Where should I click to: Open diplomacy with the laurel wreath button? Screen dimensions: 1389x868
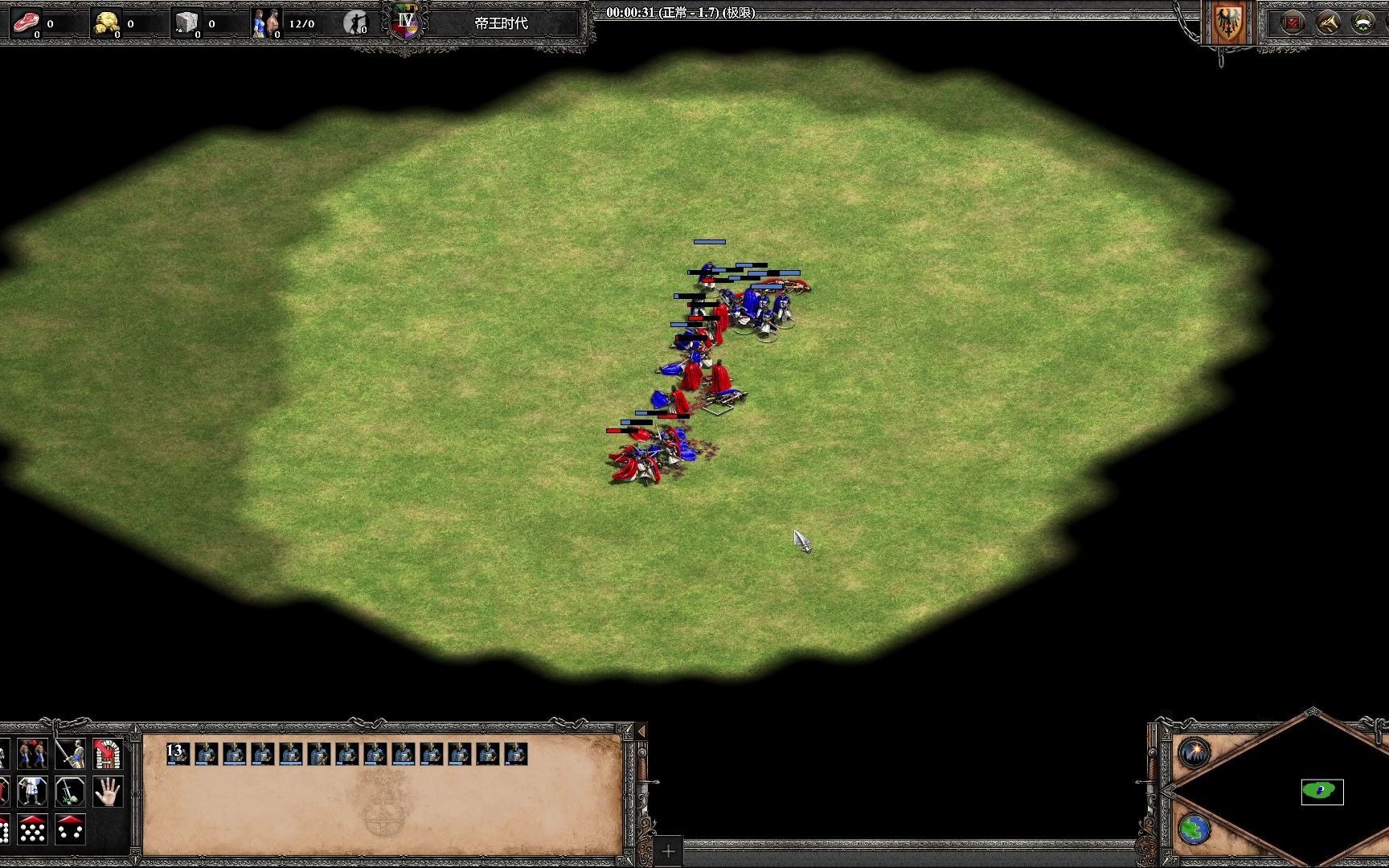(x=1364, y=23)
